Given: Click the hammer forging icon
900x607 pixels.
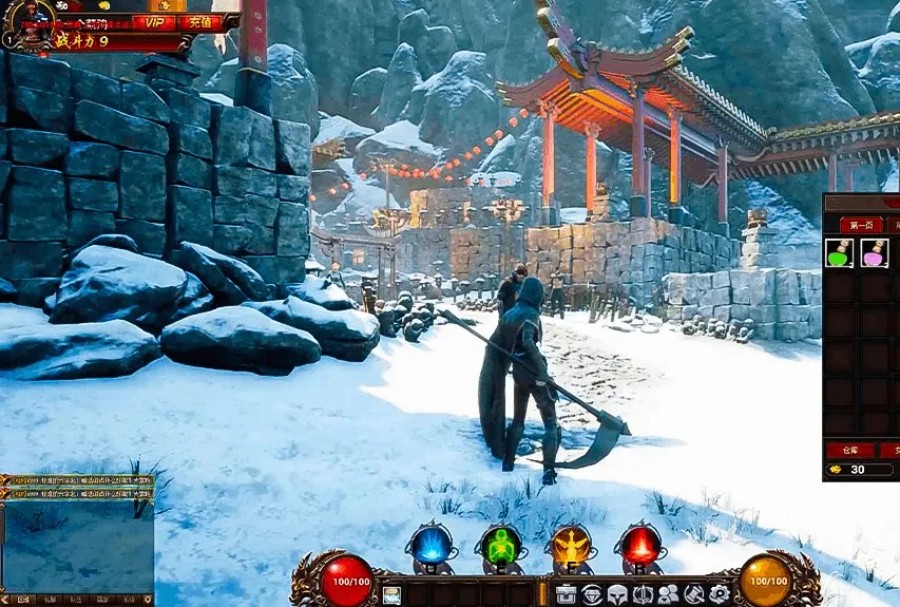Looking at the screenshot, I should 693,595.
